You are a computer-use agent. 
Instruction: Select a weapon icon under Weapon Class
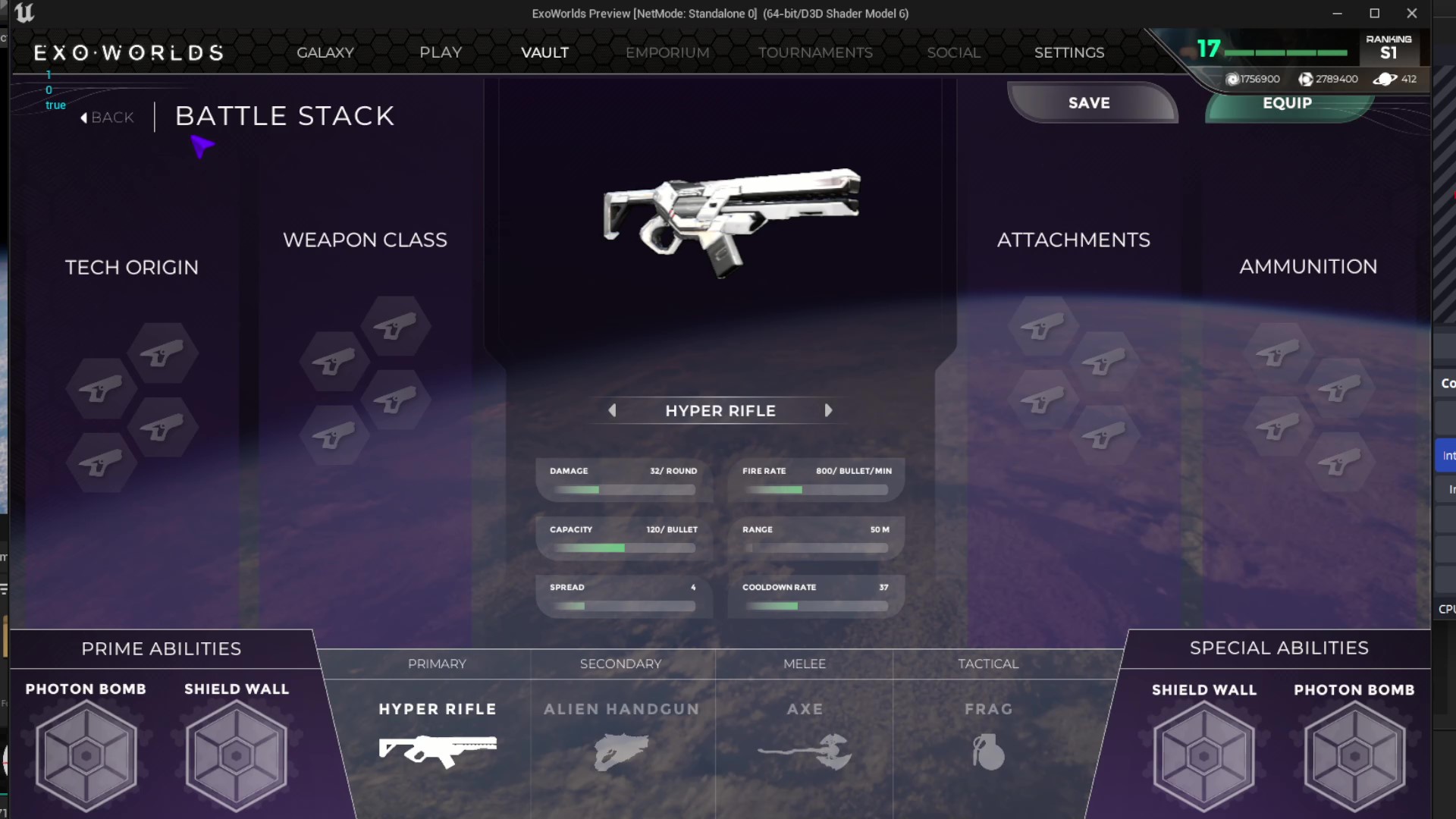click(x=394, y=326)
